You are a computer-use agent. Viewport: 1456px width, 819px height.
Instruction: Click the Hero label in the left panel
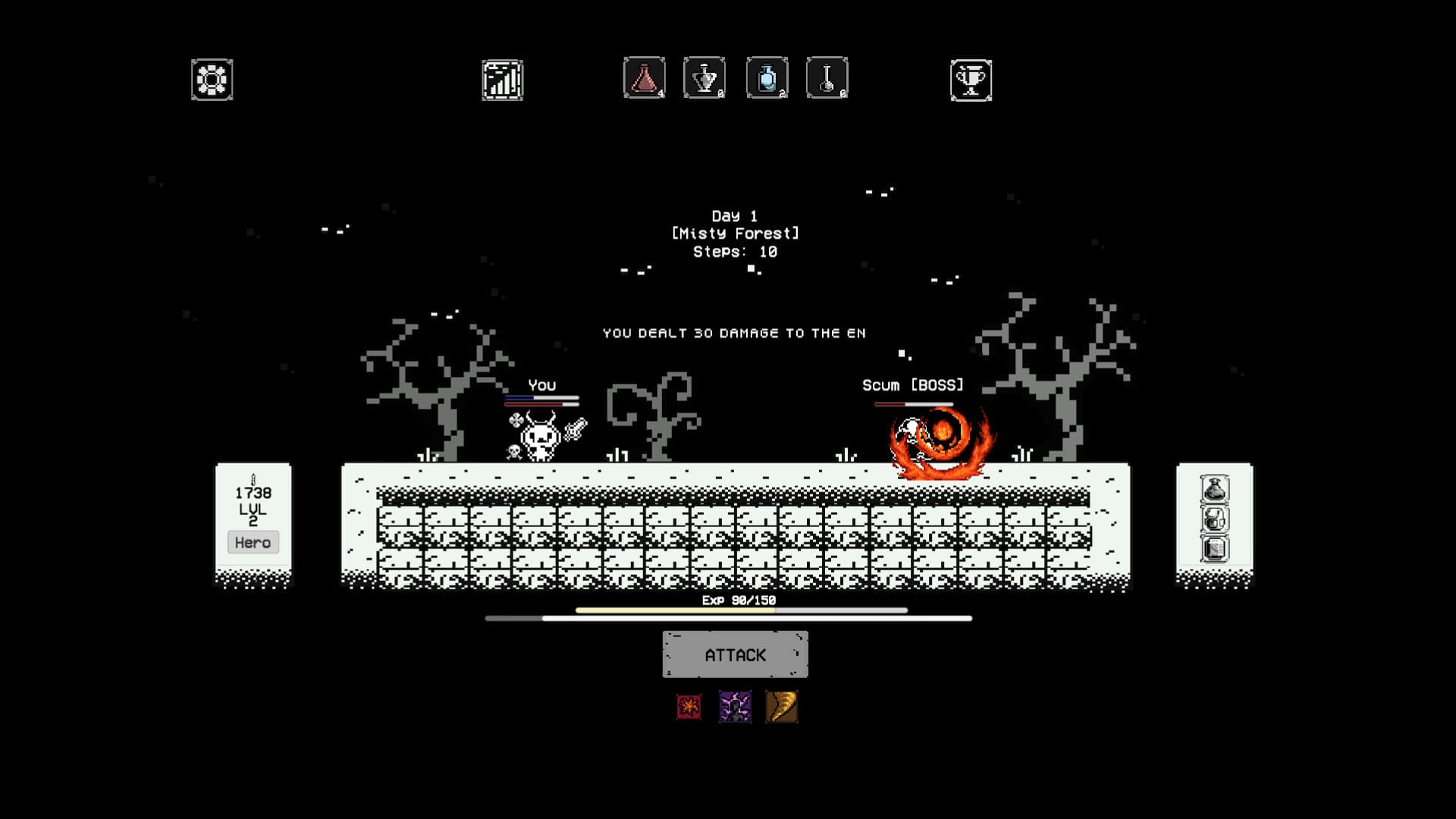tap(253, 541)
